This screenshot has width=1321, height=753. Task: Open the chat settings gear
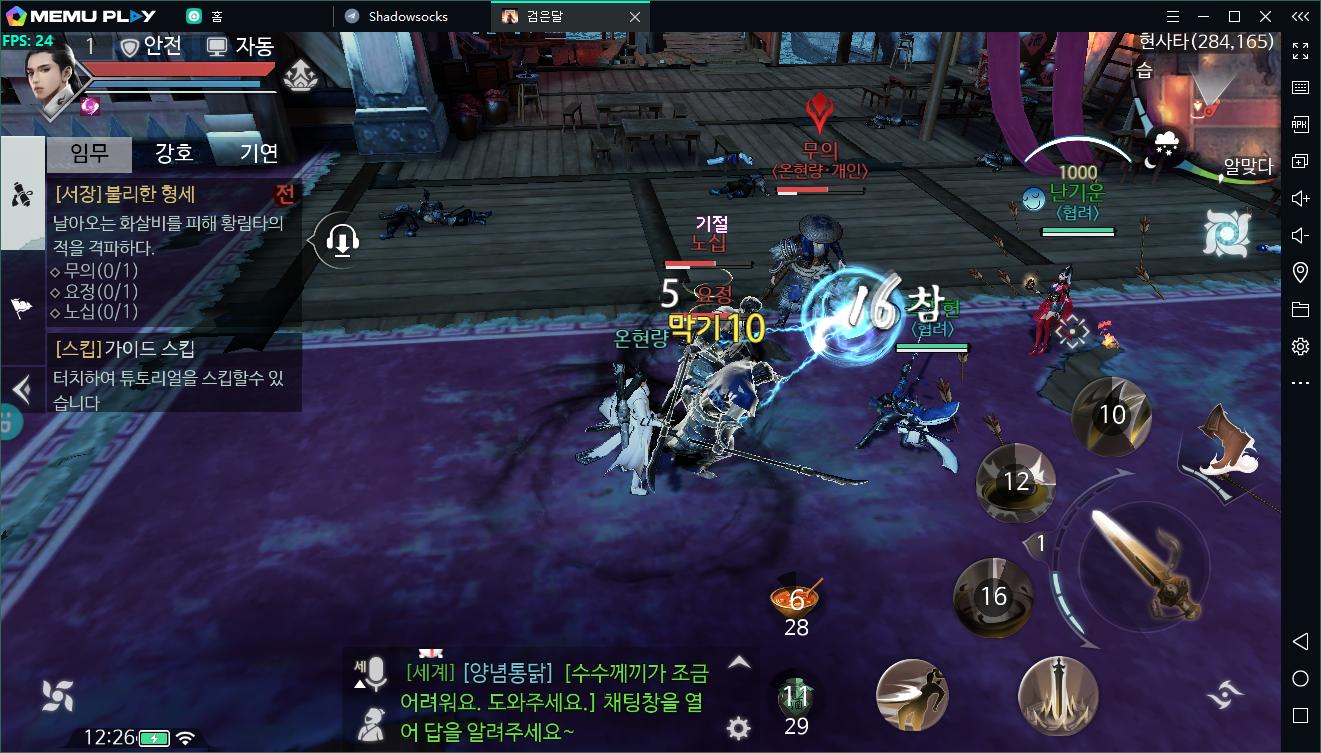739,727
